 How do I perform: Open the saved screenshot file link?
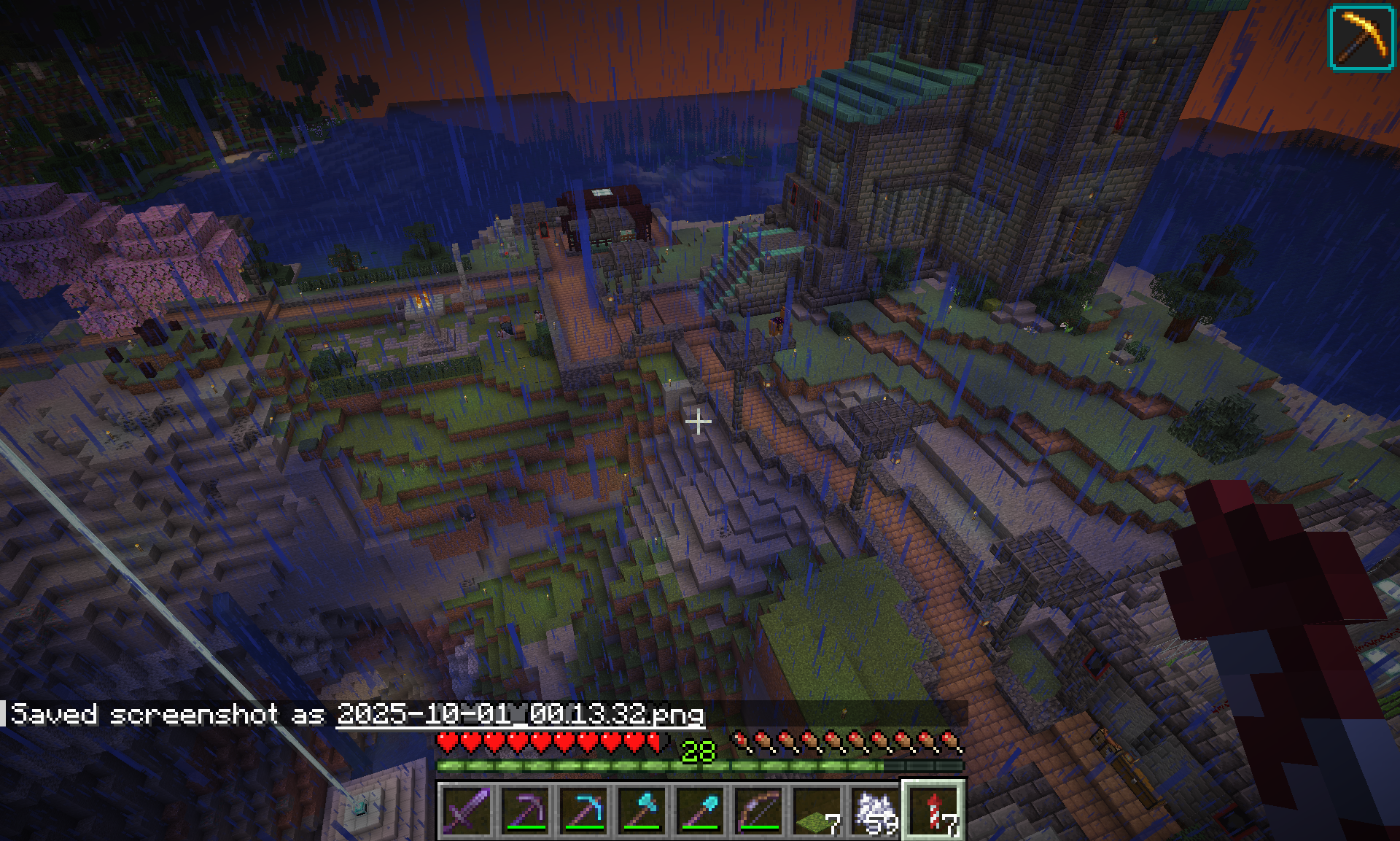point(520,714)
